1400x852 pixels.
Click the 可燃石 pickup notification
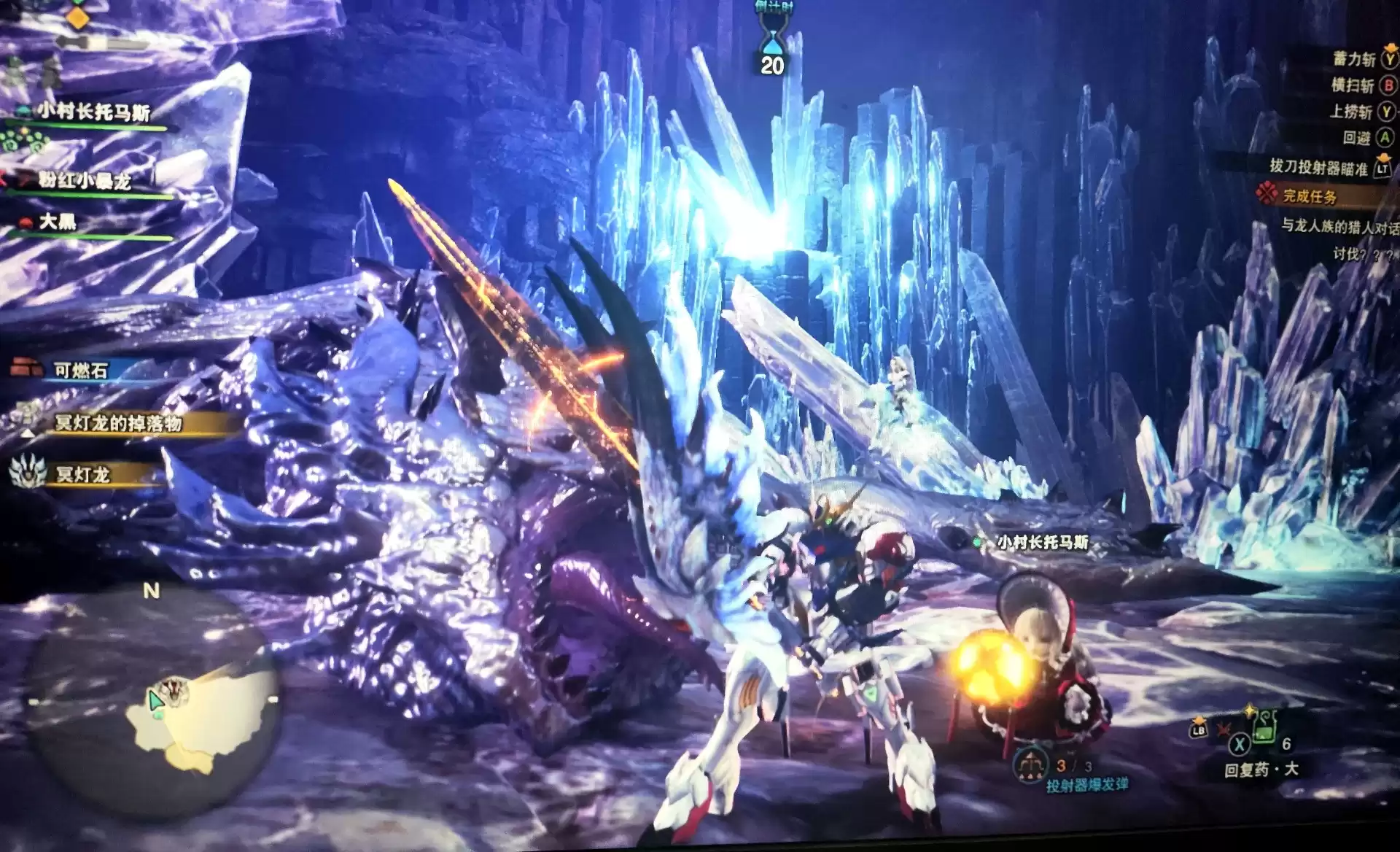point(80,371)
